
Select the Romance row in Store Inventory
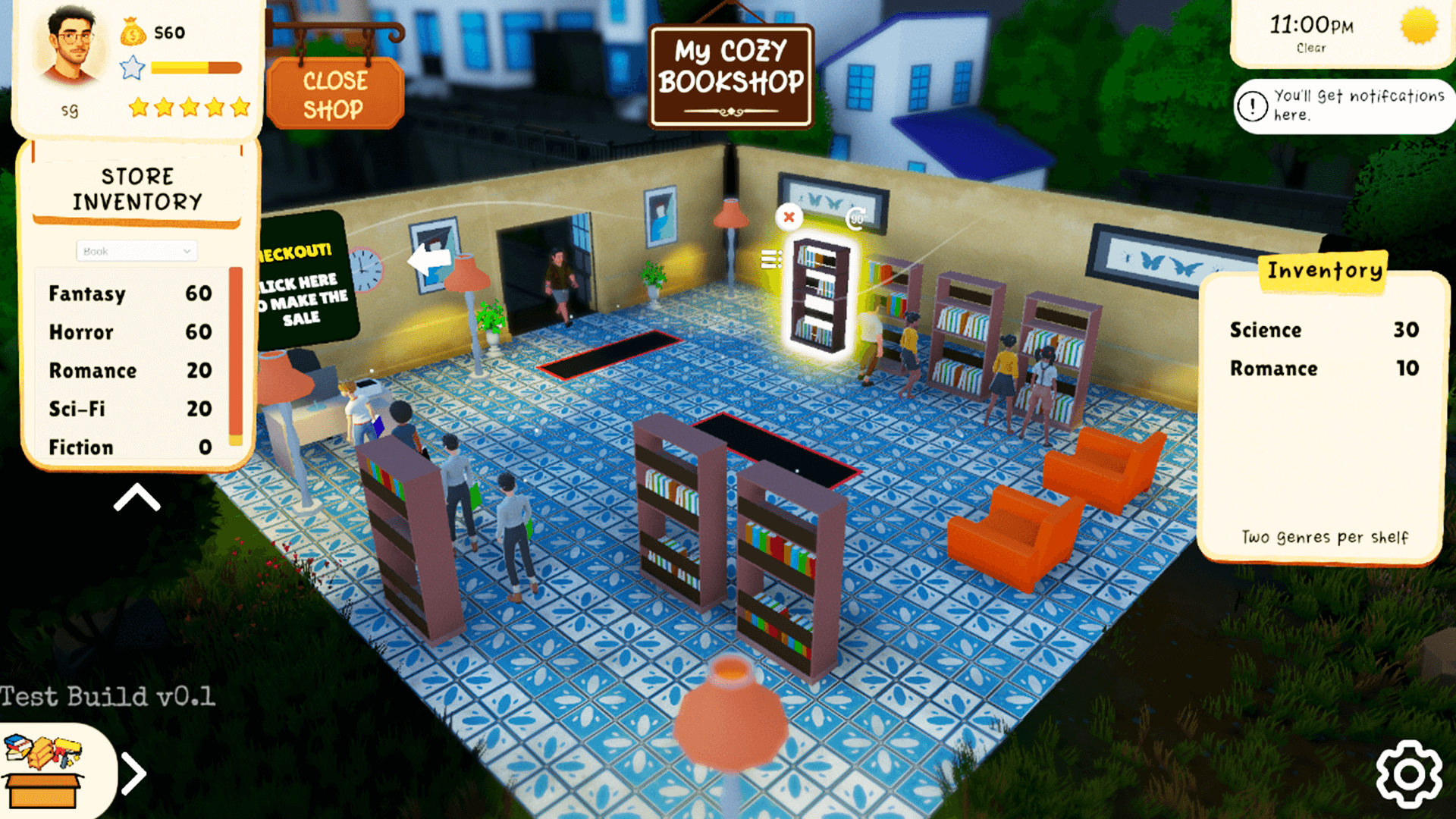coord(130,371)
